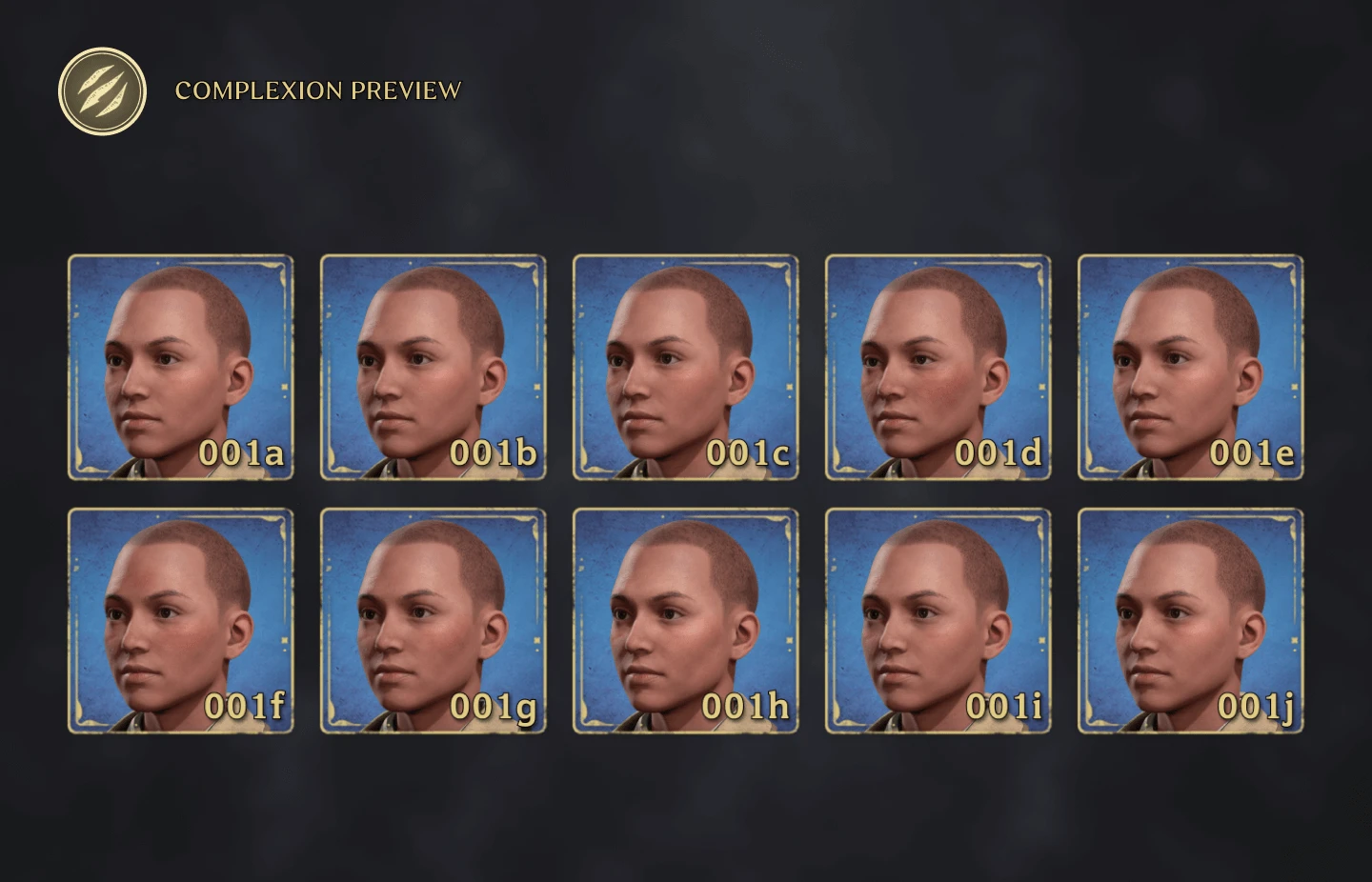Viewport: 1372px width, 882px height.
Task: Click the first face portrait top-left
Action: (x=180, y=366)
